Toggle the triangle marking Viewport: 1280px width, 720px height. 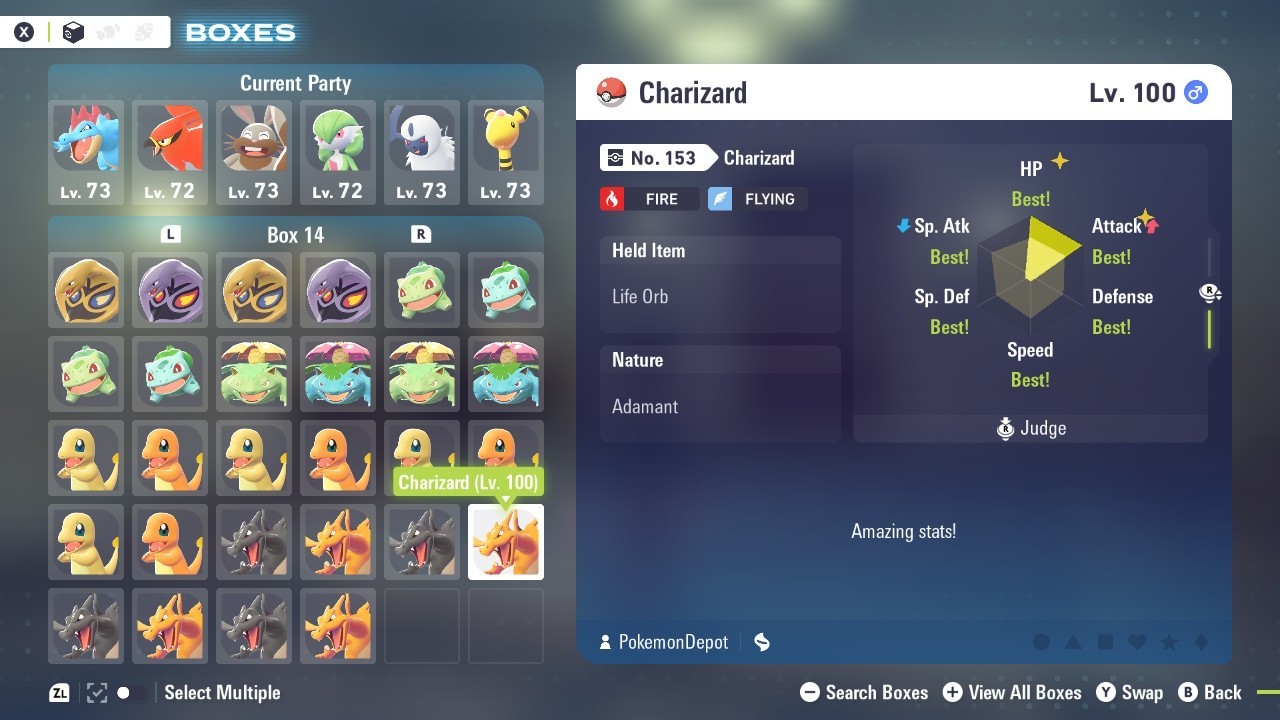[1073, 642]
